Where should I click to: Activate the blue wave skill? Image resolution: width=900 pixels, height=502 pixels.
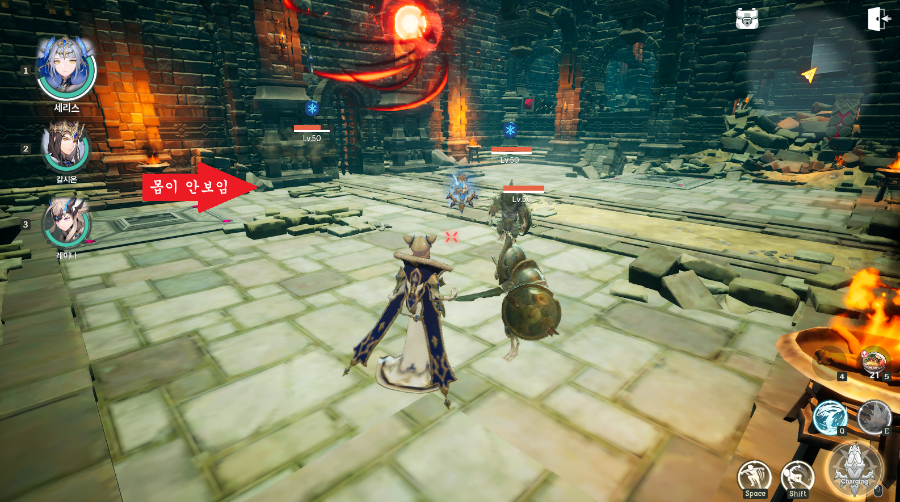point(830,417)
